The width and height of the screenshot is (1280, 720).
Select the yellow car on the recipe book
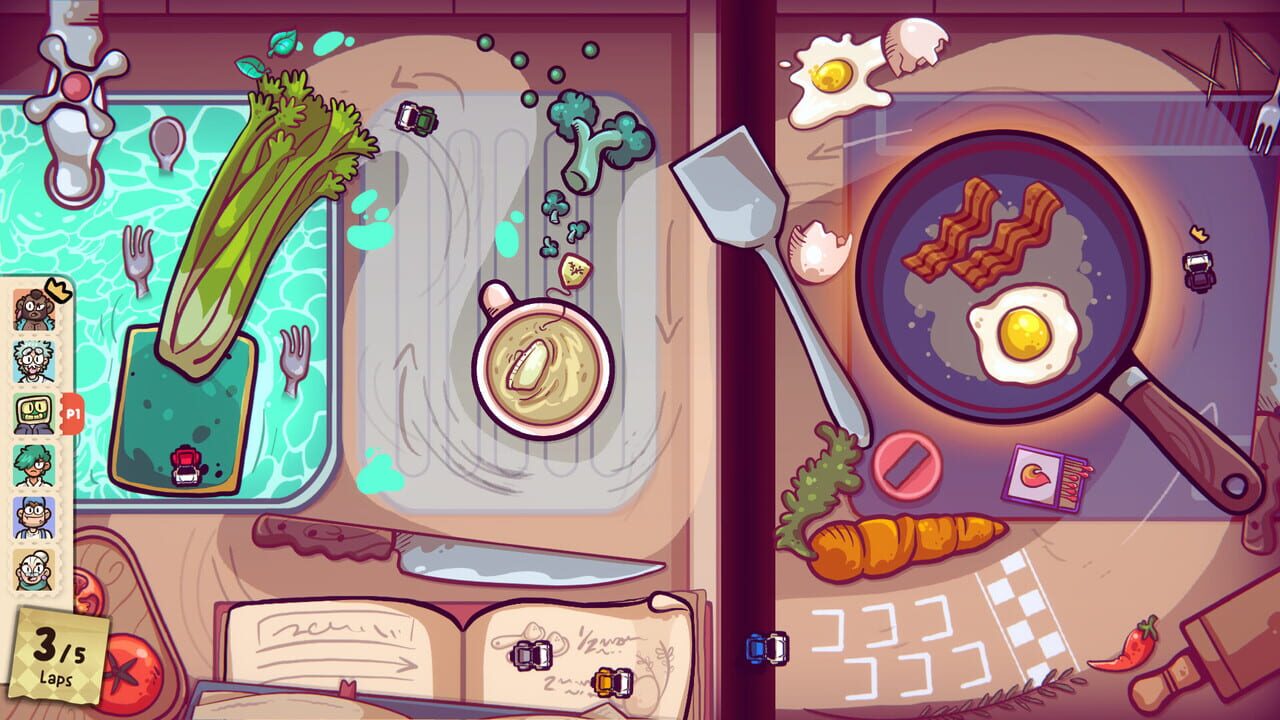pyautogui.click(x=612, y=682)
